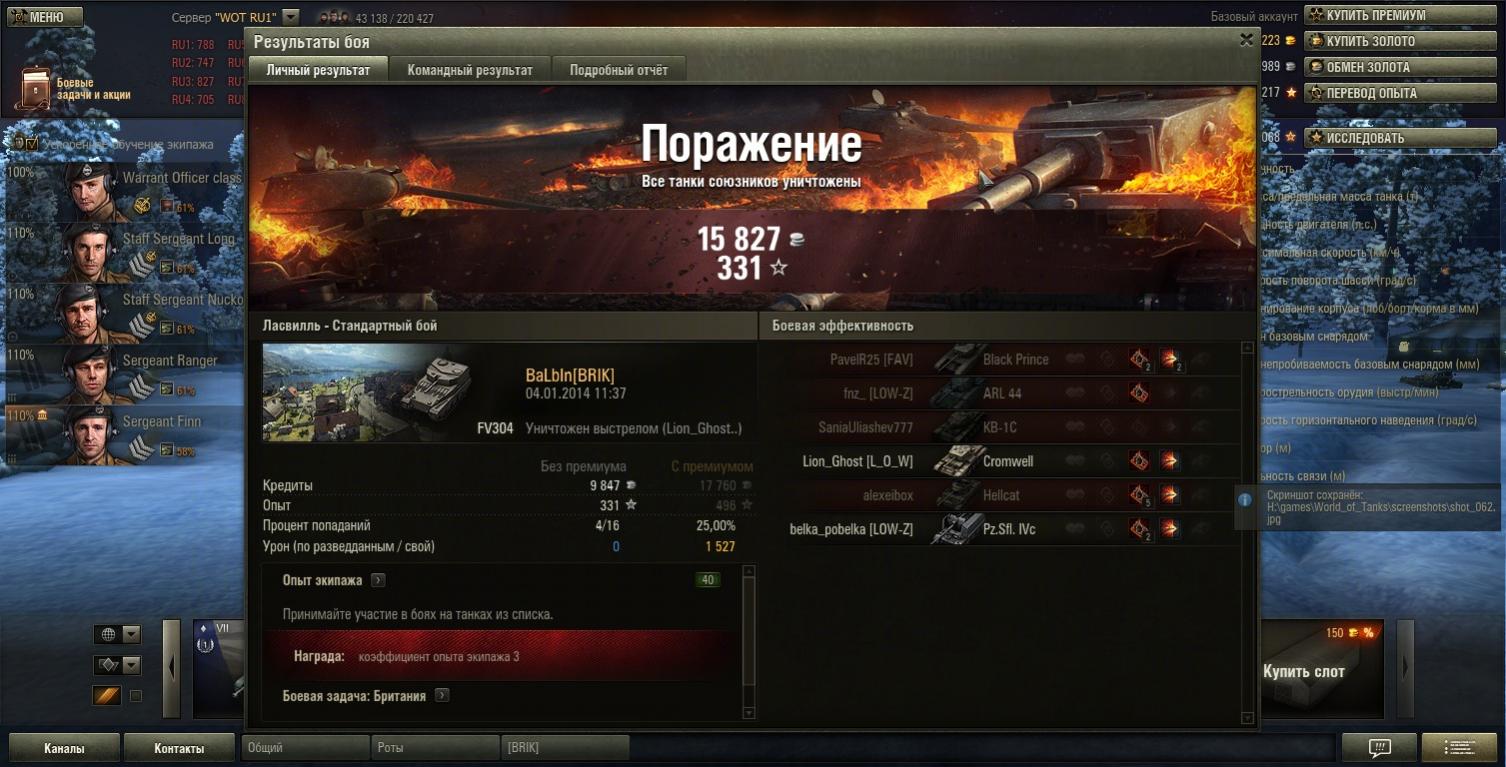This screenshot has width=1506, height=767.
Task: Open the server selection dropdown
Action: point(290,17)
